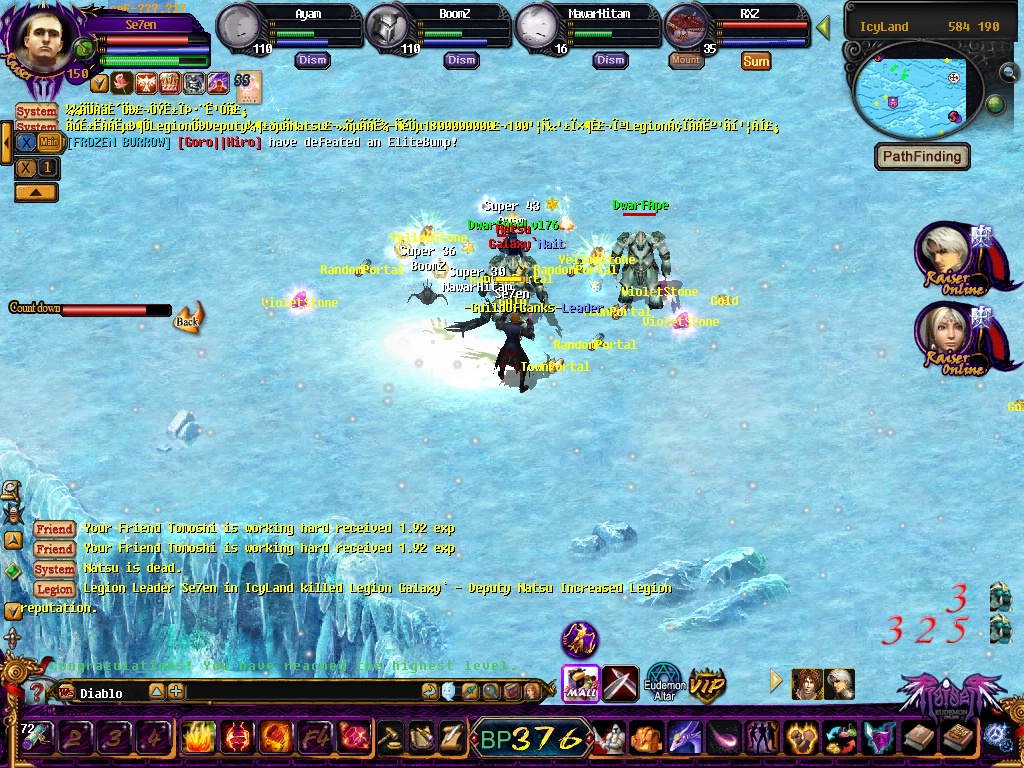The height and width of the screenshot is (768, 1024).
Task: Dismiss the eudemon Ayam
Action: tap(312, 60)
